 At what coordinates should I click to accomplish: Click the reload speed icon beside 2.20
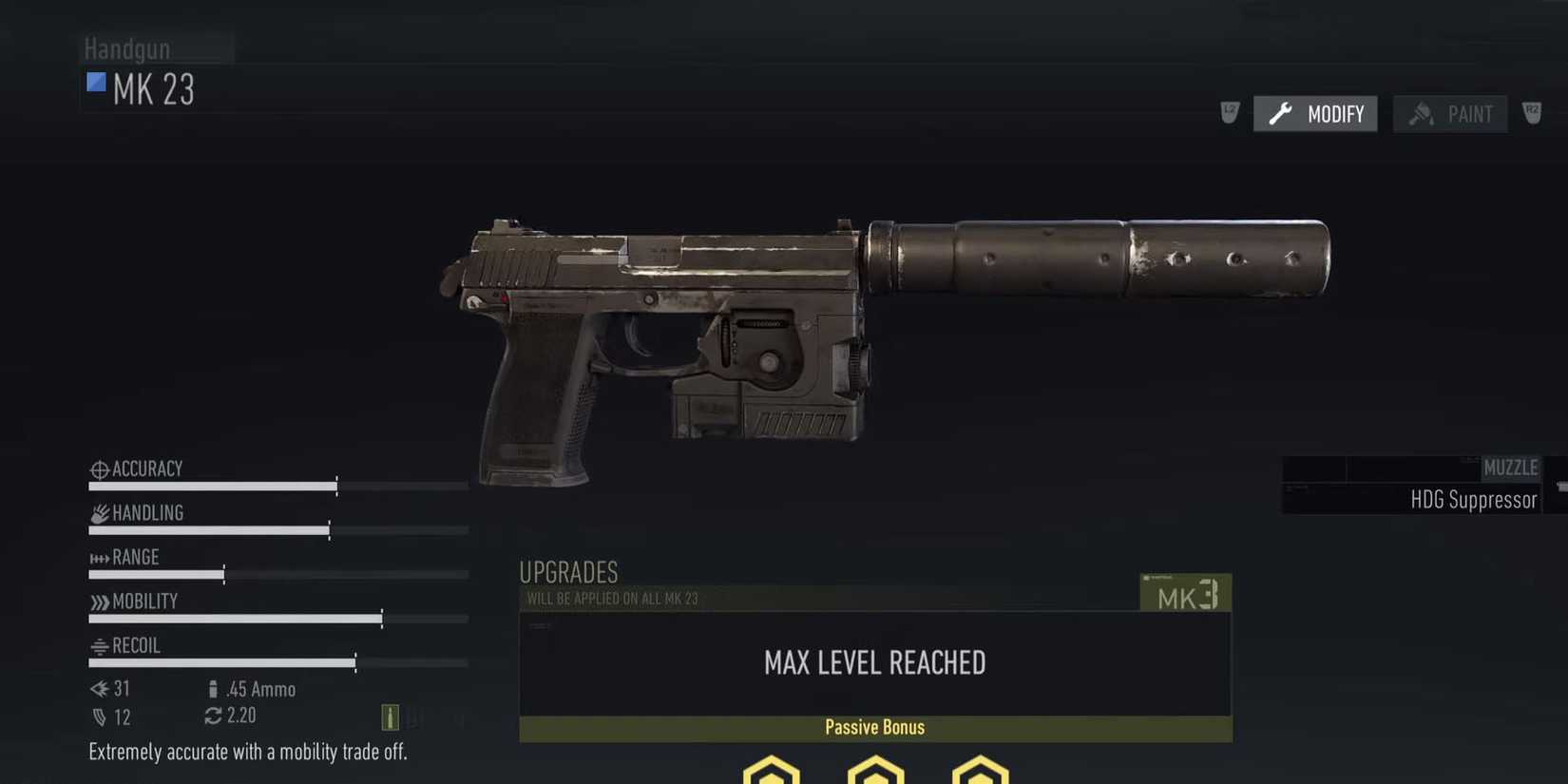click(x=211, y=716)
